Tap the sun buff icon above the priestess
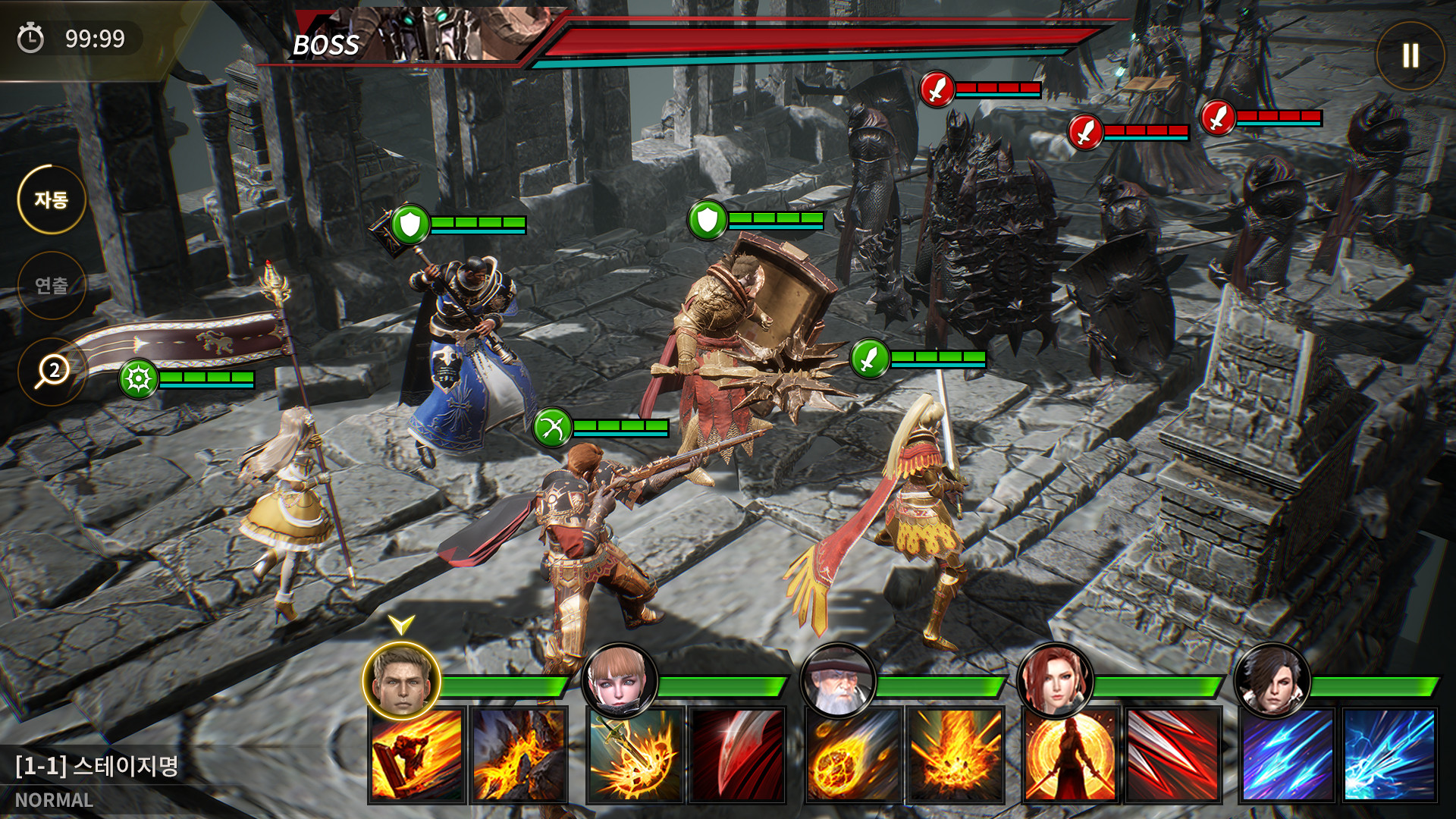1456x819 pixels. (x=136, y=375)
